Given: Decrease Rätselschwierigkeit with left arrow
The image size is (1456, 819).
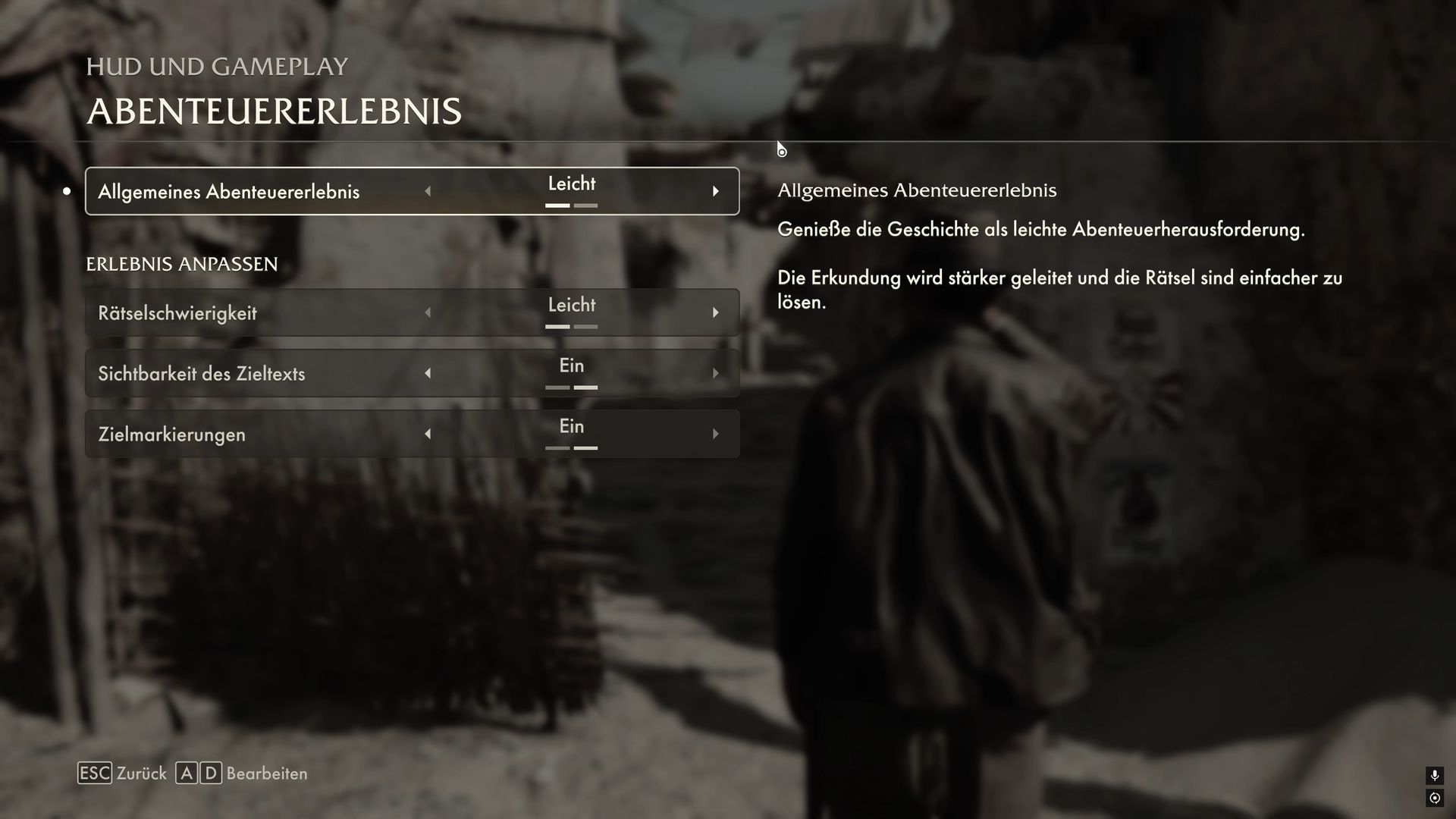Looking at the screenshot, I should point(428,312).
